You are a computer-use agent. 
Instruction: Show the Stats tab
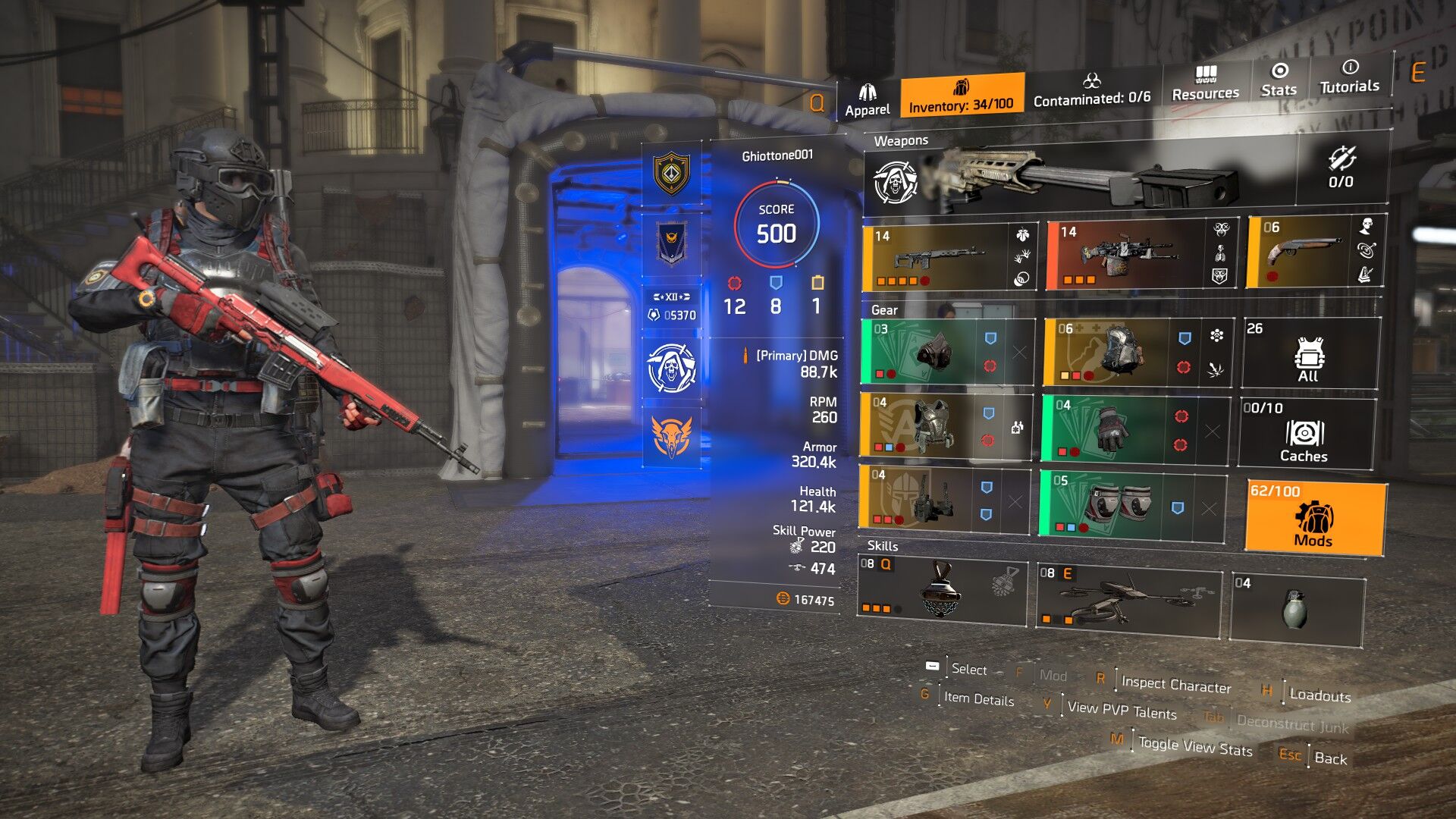pyautogui.click(x=1279, y=80)
